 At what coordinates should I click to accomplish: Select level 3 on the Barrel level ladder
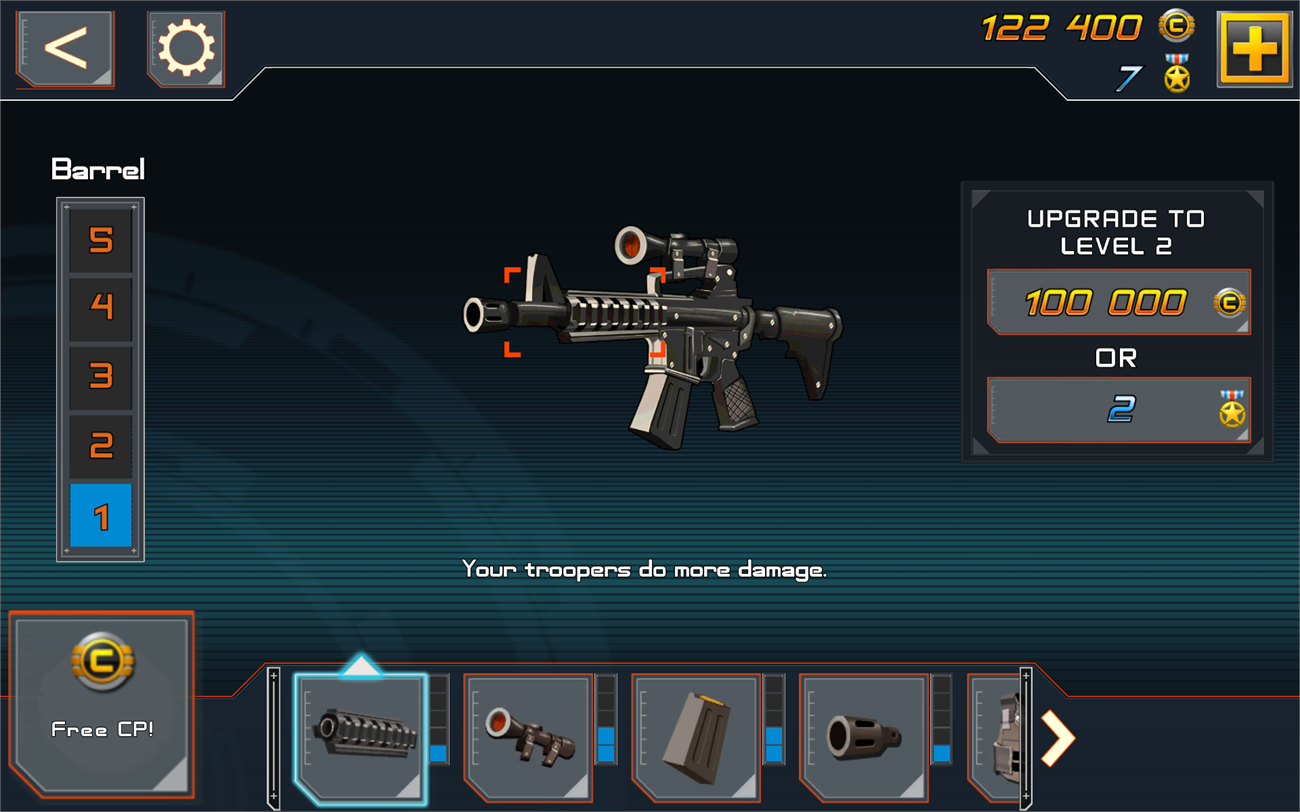pyautogui.click(x=100, y=377)
